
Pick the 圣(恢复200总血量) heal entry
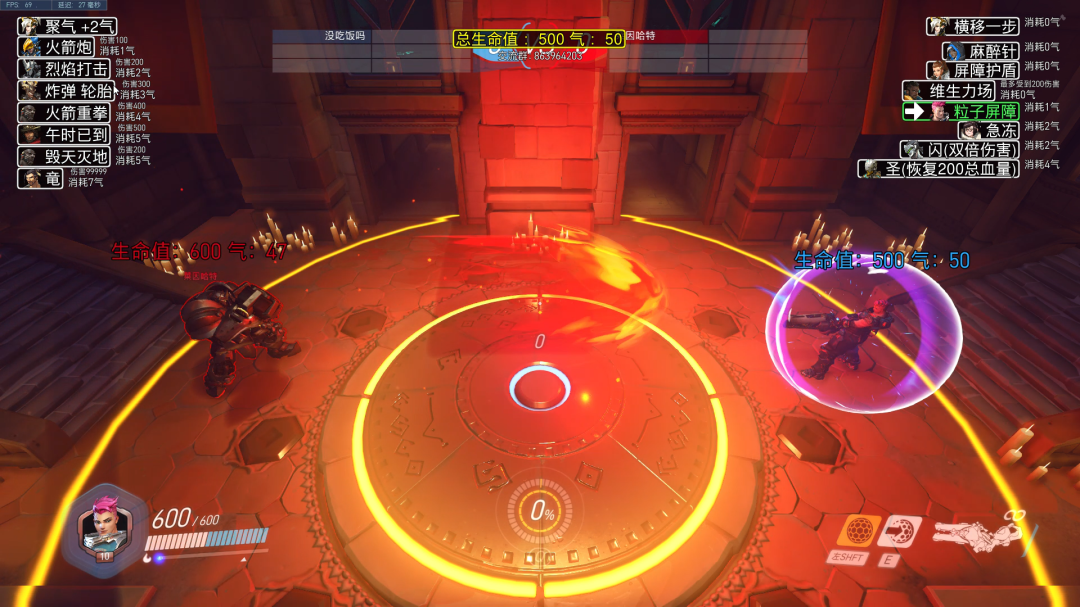pos(938,168)
